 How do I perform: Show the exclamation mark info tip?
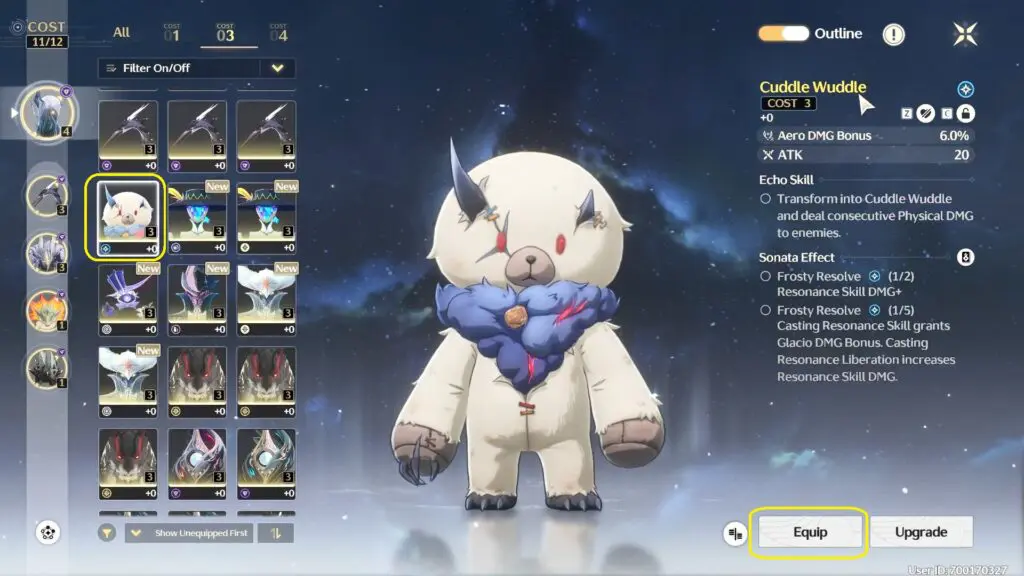point(893,35)
